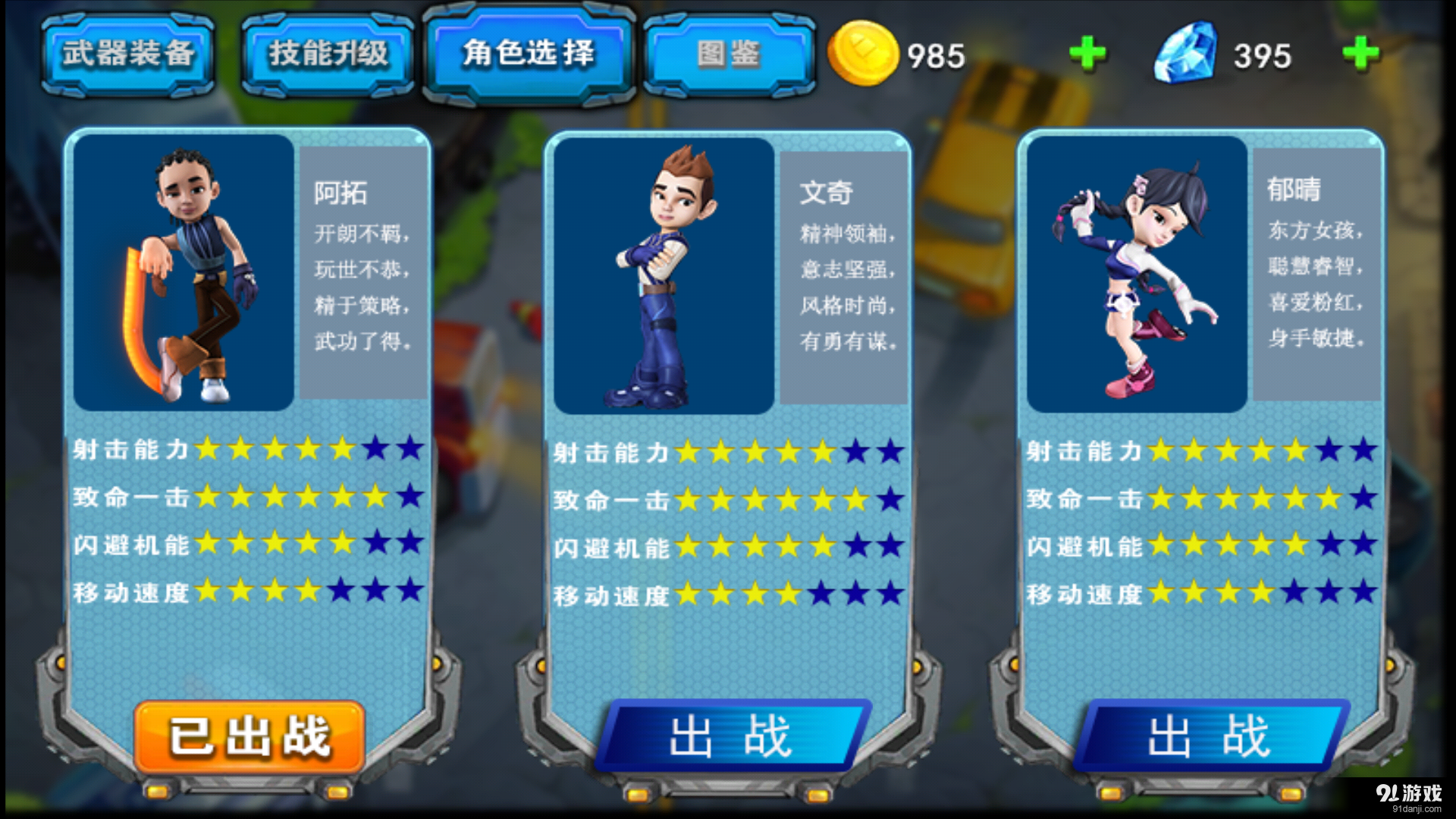The height and width of the screenshot is (819, 1456).
Task: Select 文奇's character portrait
Action: 664,273
